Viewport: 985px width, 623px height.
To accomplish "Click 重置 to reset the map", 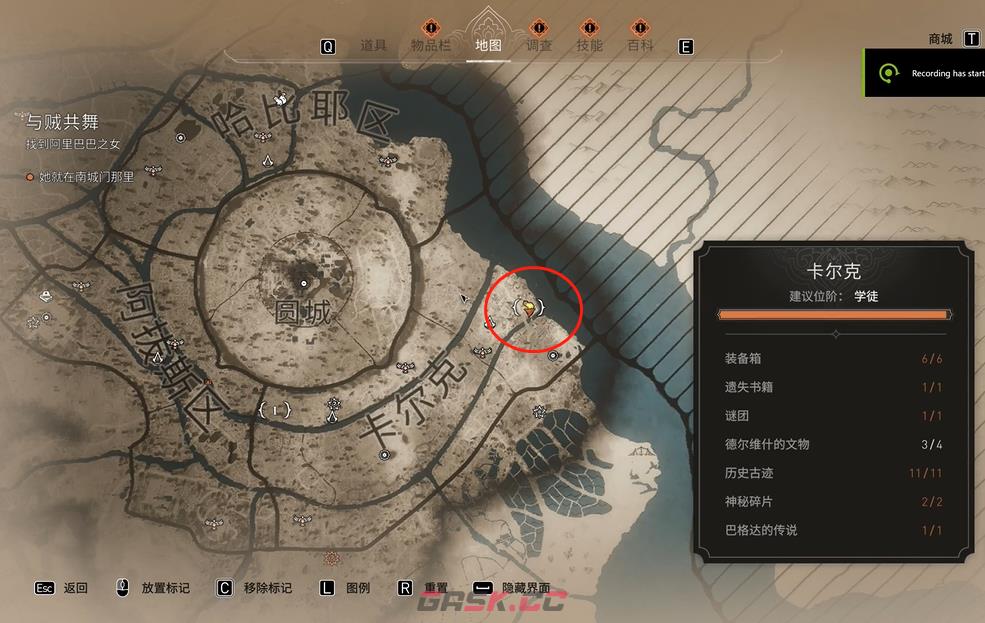I will click(435, 588).
